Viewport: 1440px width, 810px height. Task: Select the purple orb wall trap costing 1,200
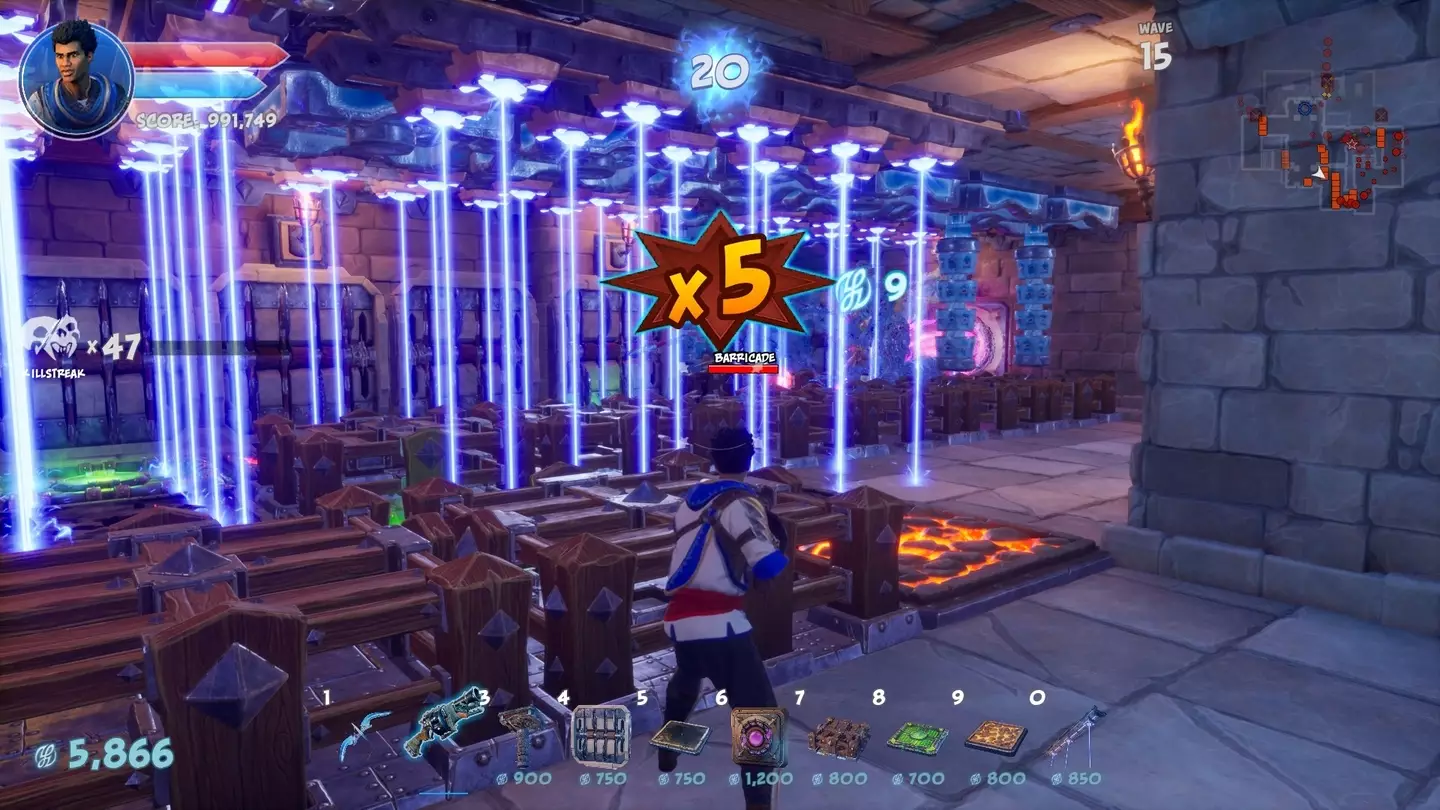pos(759,736)
